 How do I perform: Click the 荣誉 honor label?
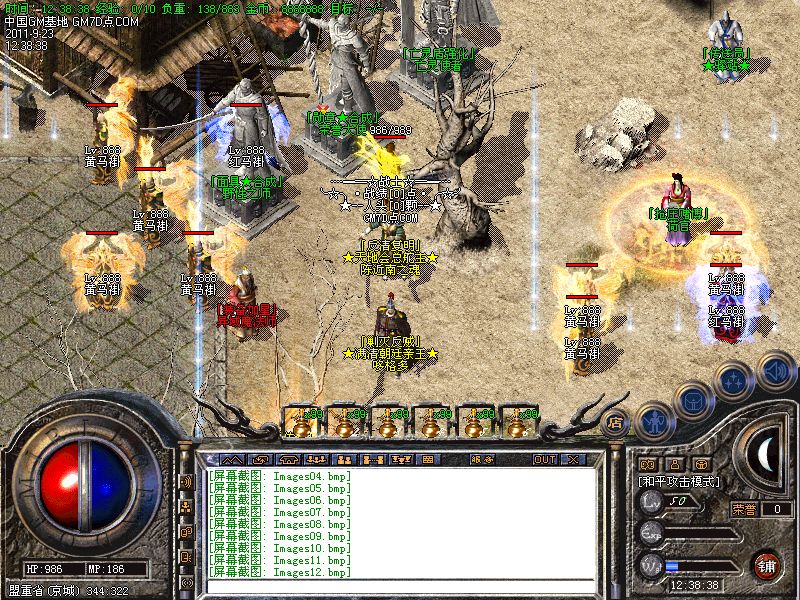[744, 509]
